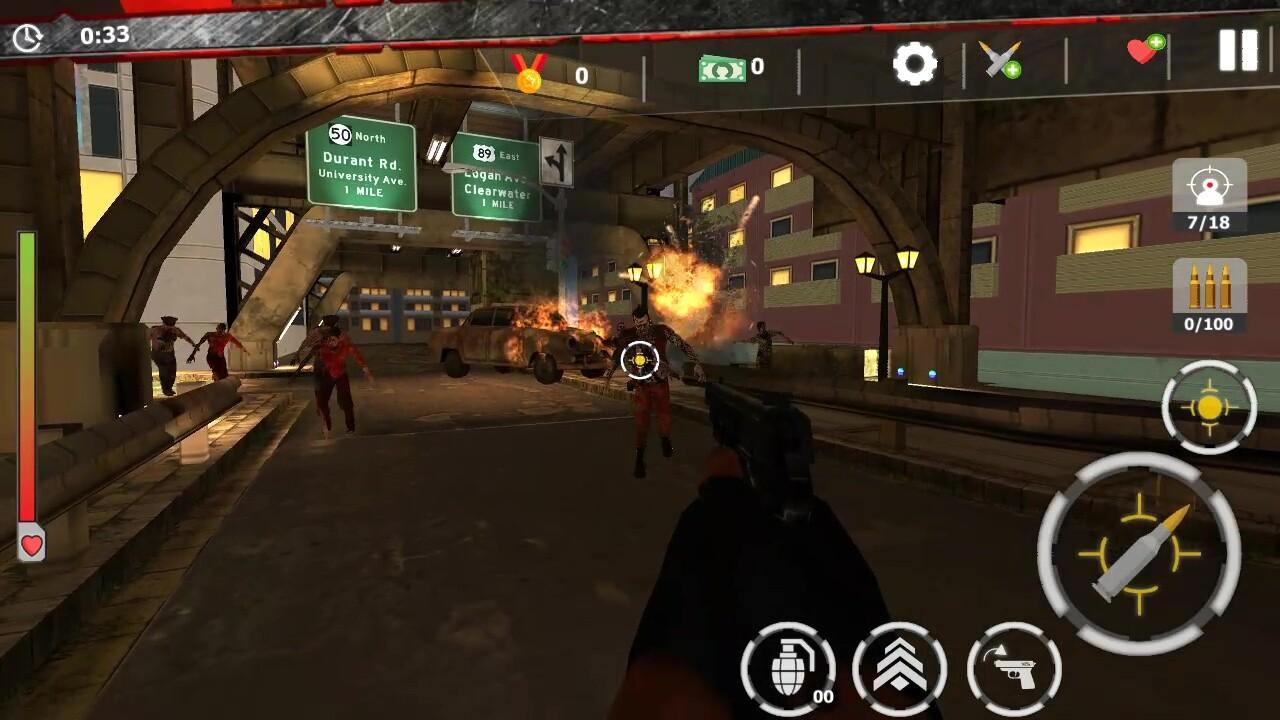Viewport: 1280px width, 720px height.
Task: Switch weapons with the pistol swap icon
Action: pyautogui.click(x=1013, y=668)
